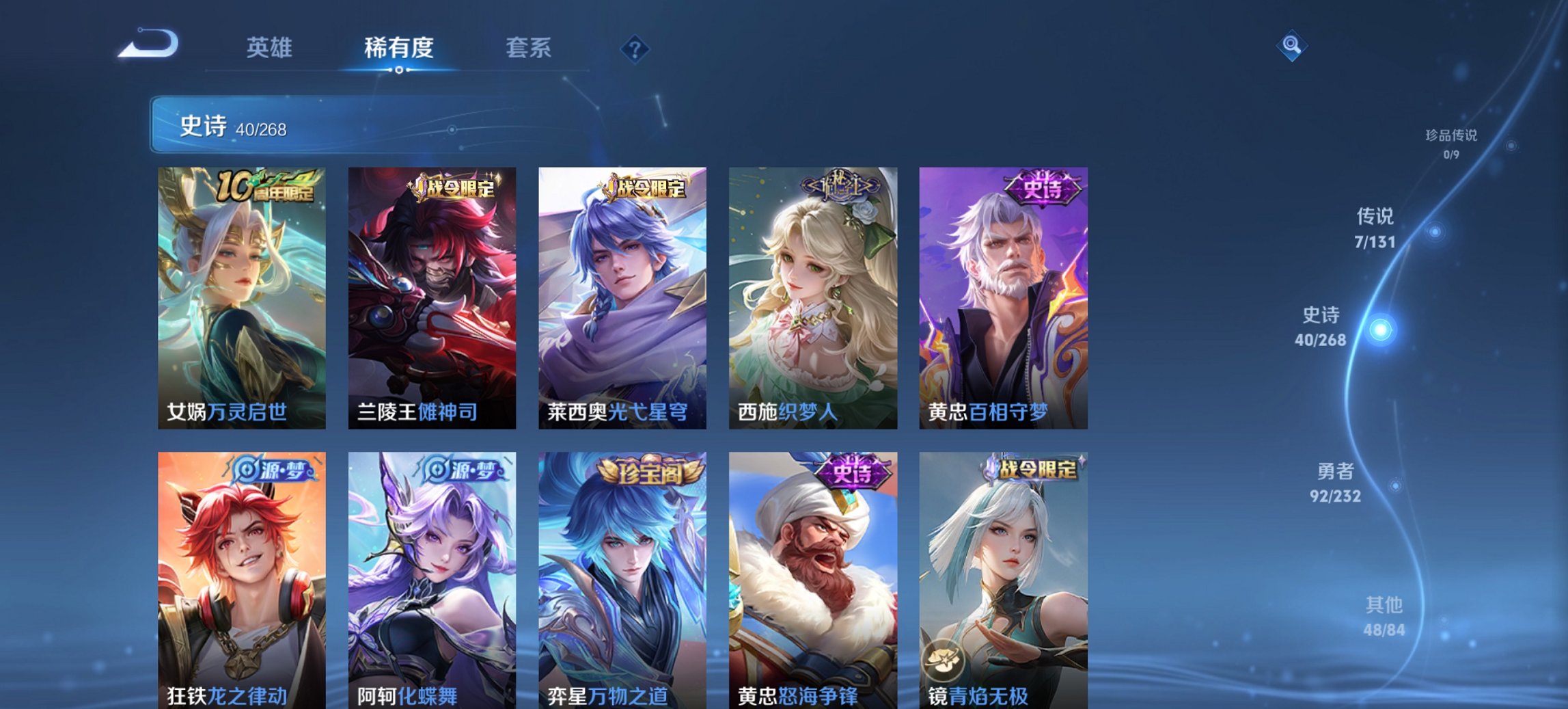Image resolution: width=1568 pixels, height=709 pixels.
Task: Click the question mark help icon
Action: coord(635,48)
